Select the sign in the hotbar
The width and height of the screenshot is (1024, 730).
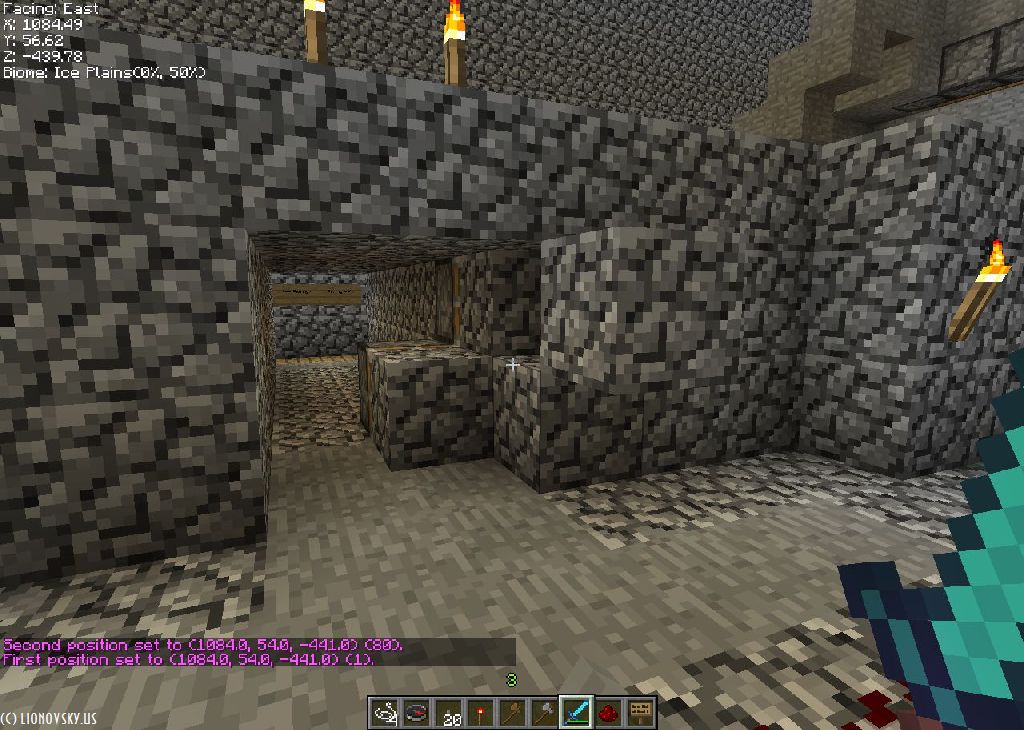coord(640,713)
